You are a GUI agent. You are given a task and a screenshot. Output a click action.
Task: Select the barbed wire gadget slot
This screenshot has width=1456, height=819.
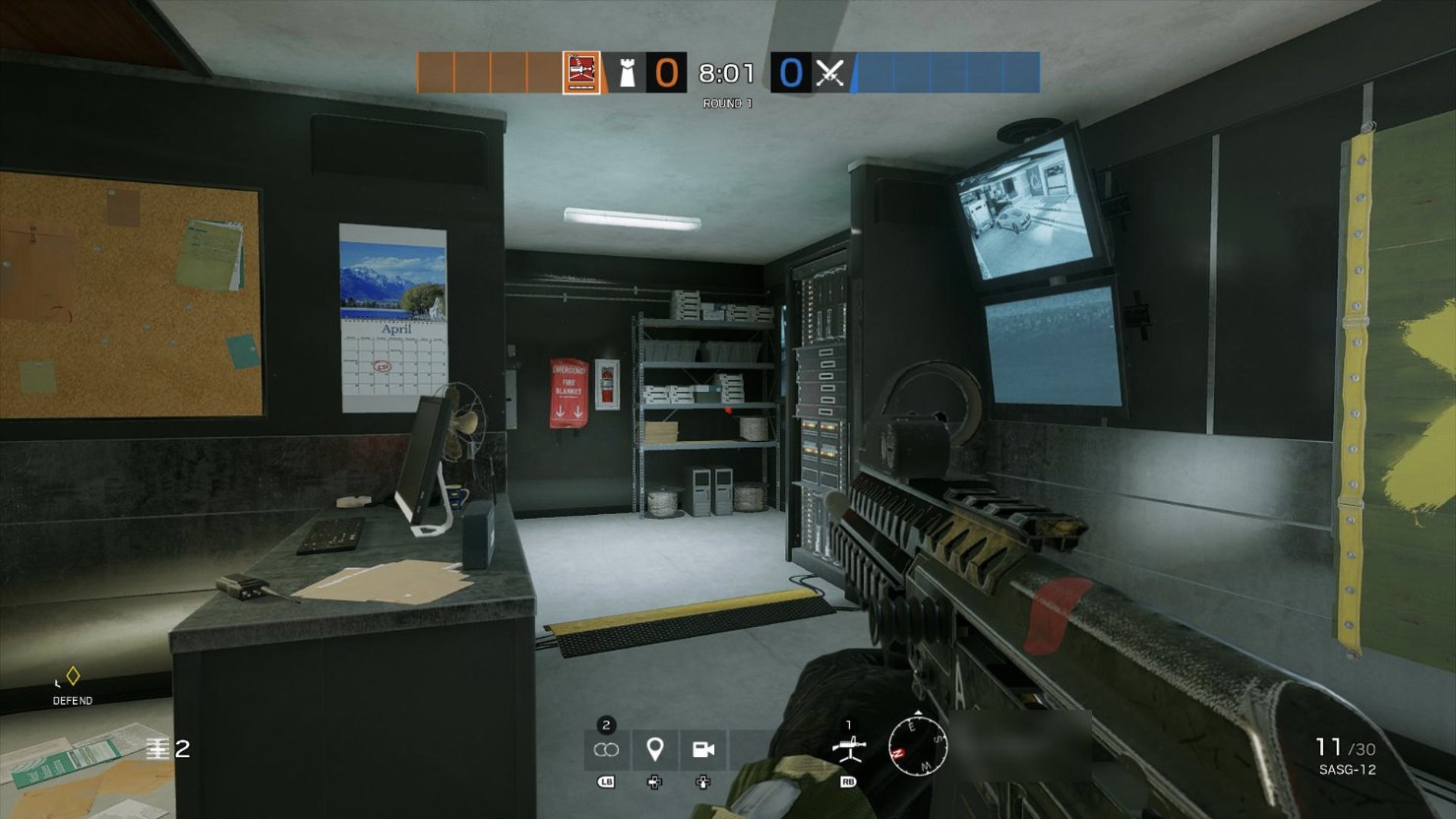[x=607, y=749]
